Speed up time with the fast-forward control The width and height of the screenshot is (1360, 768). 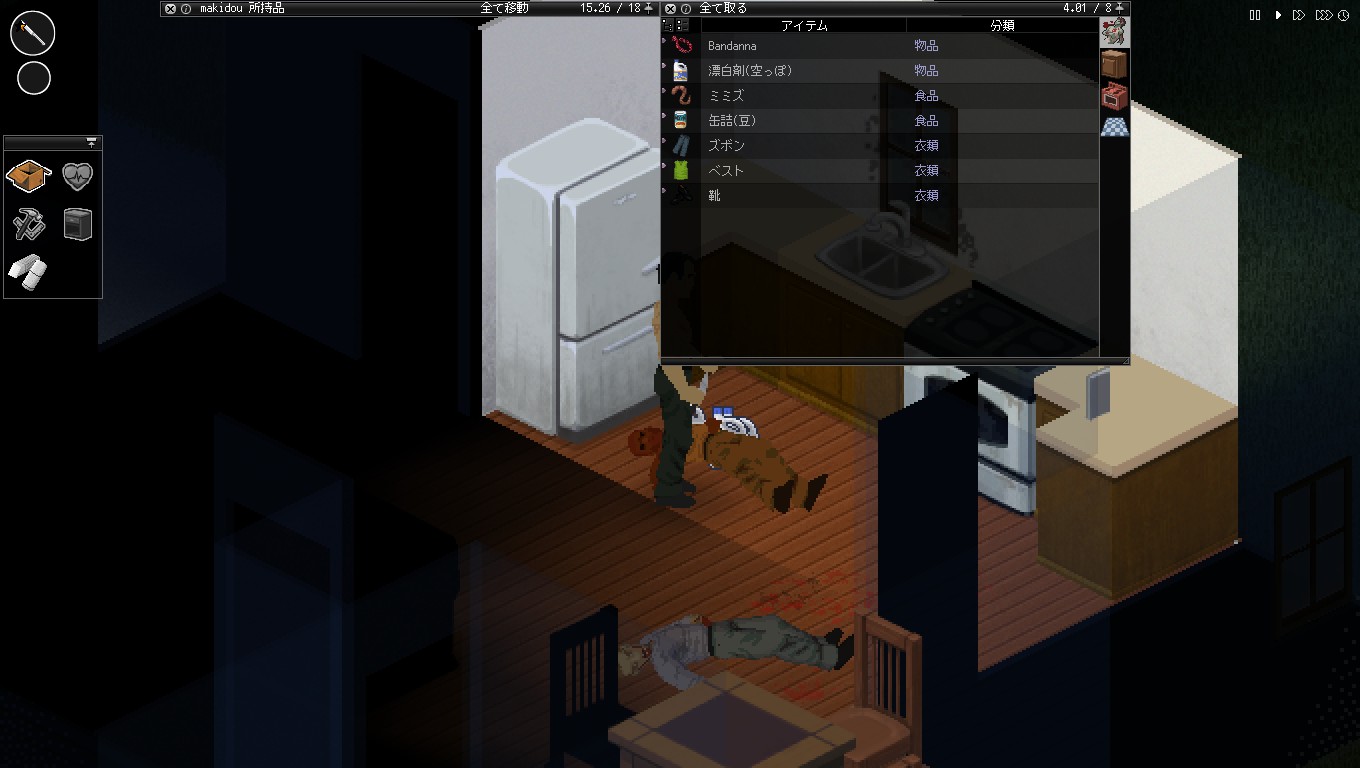1297,15
